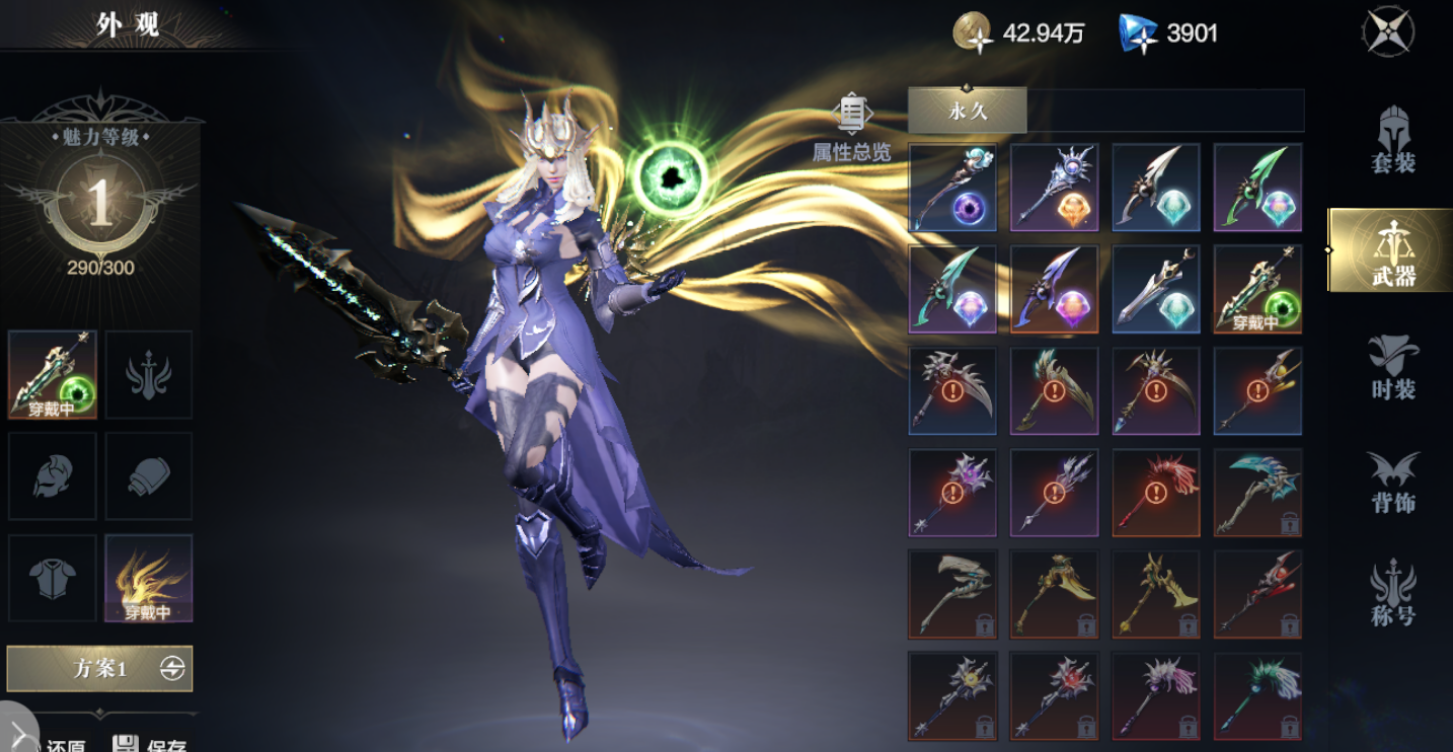Viewport: 1453px width, 752px height.
Task: Select the 永久 permanent filter tab
Action: (x=967, y=110)
